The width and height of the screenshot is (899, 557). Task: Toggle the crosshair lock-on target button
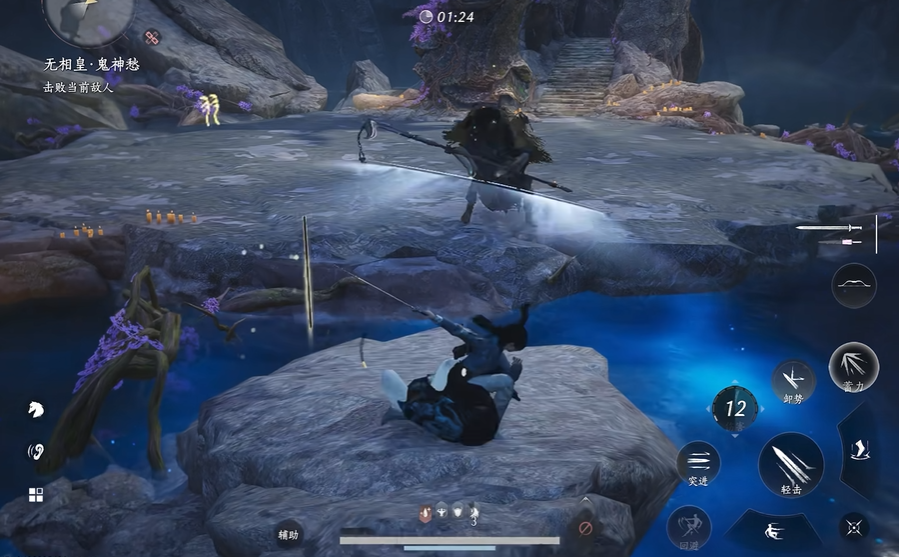pos(853,527)
